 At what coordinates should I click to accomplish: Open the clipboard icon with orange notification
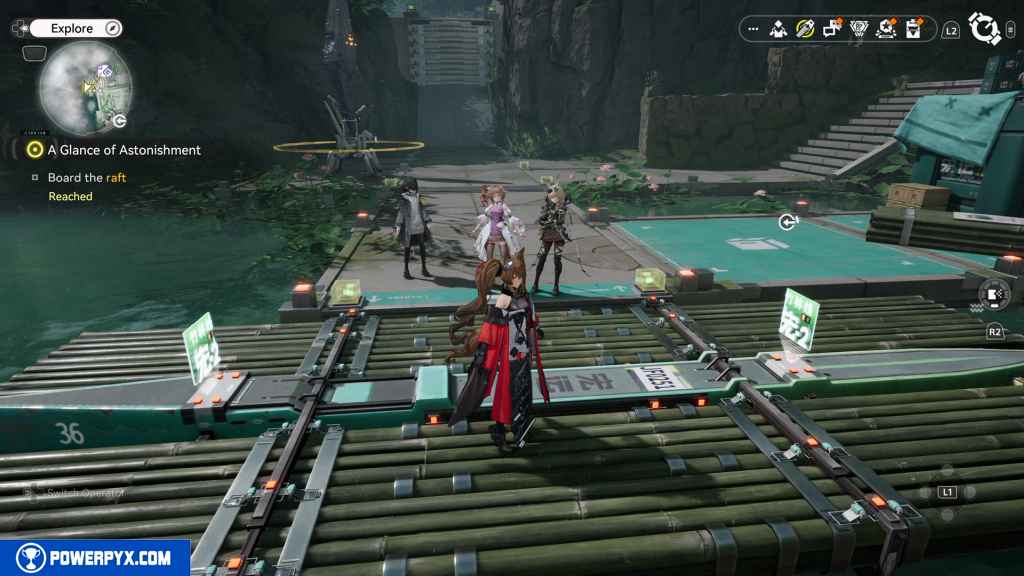(912, 29)
